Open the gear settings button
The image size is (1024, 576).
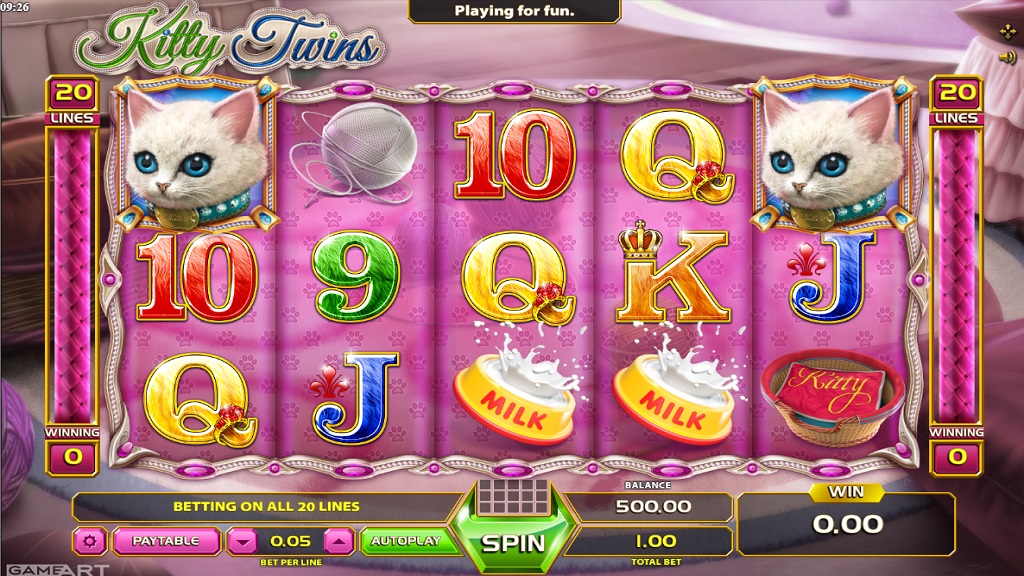pos(89,541)
